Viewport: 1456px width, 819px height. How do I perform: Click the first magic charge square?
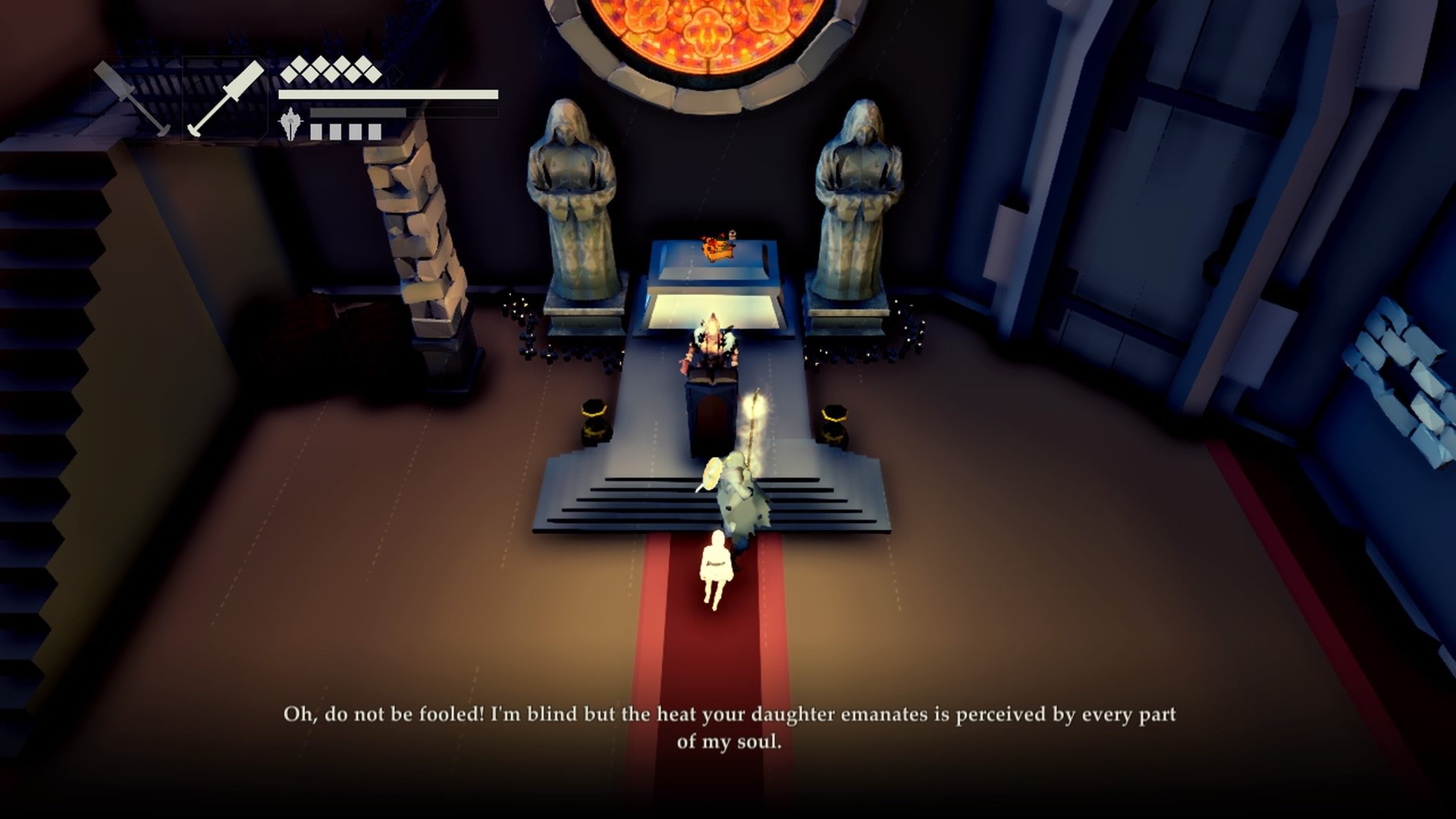point(315,130)
